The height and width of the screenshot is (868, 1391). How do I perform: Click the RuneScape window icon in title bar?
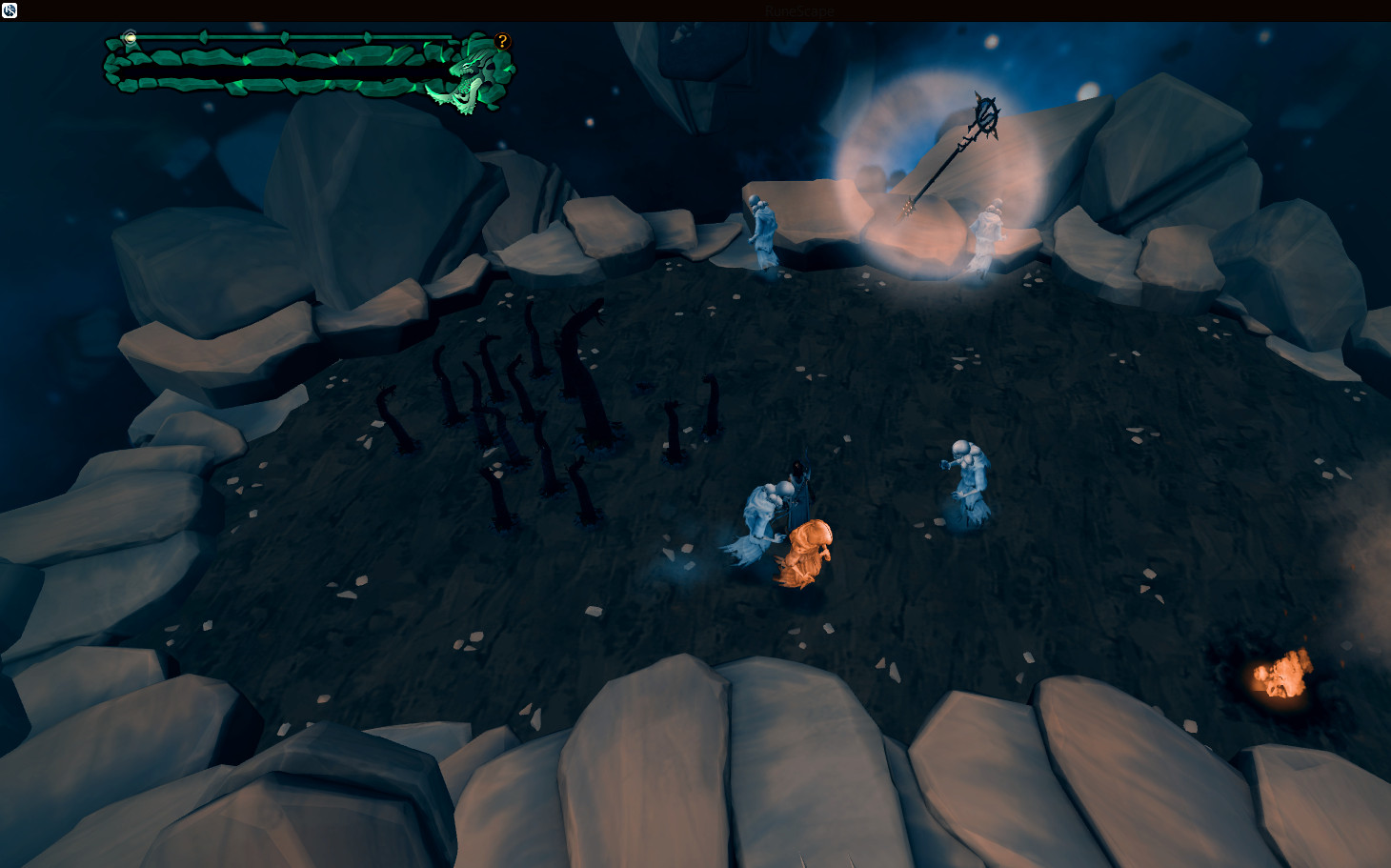coord(10,10)
